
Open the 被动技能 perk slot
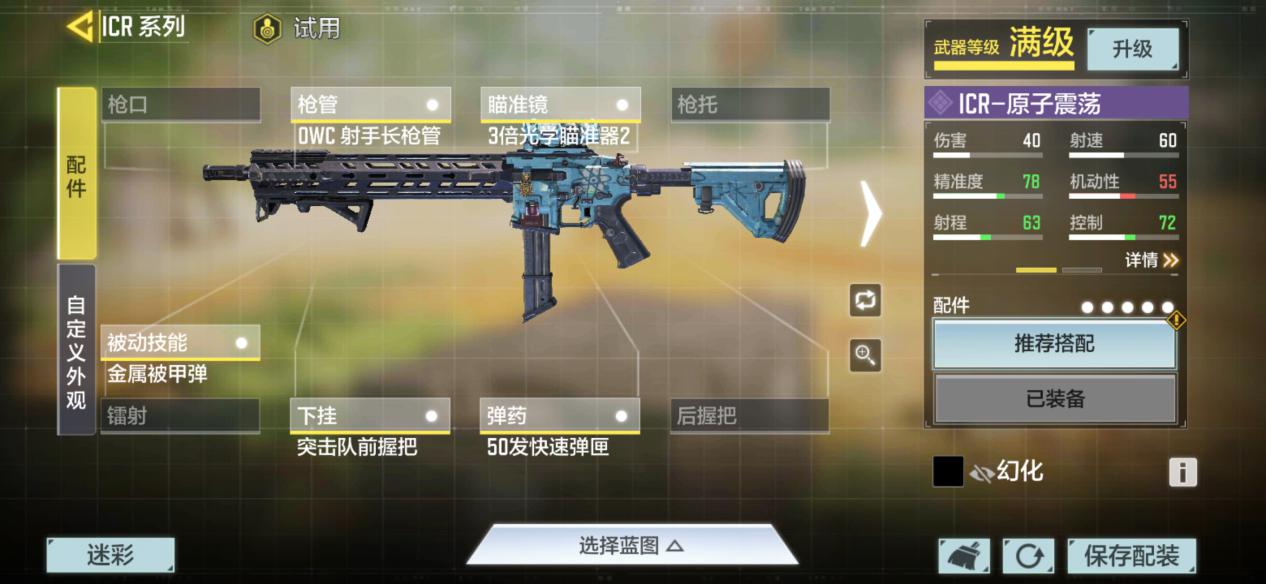[x=180, y=343]
